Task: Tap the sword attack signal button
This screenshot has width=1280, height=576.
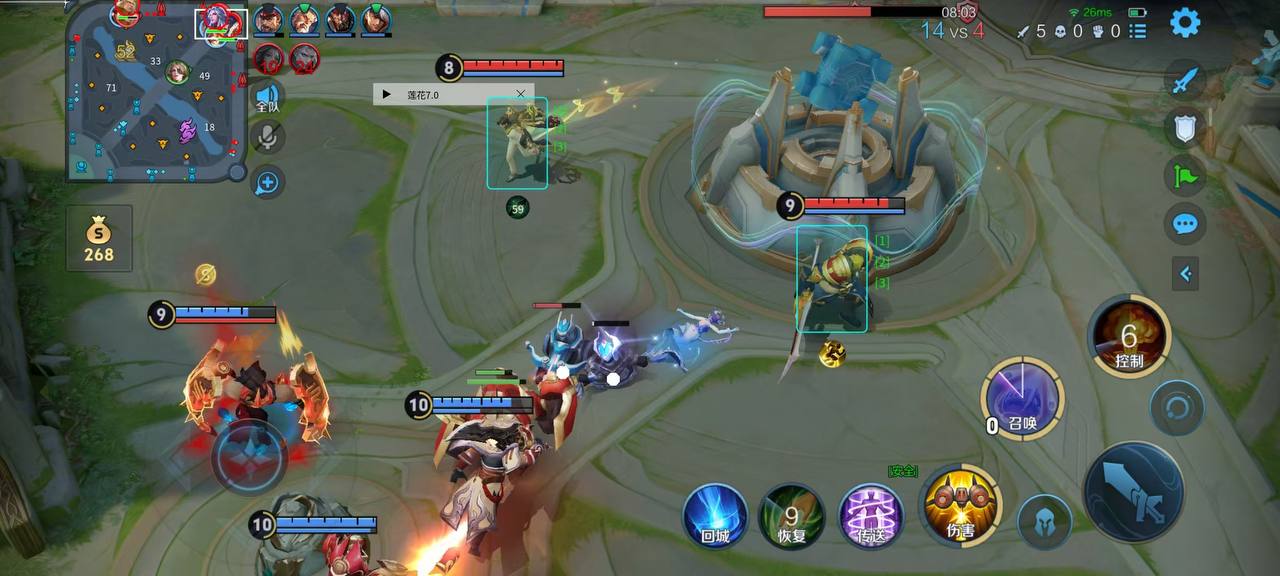Action: click(1185, 80)
